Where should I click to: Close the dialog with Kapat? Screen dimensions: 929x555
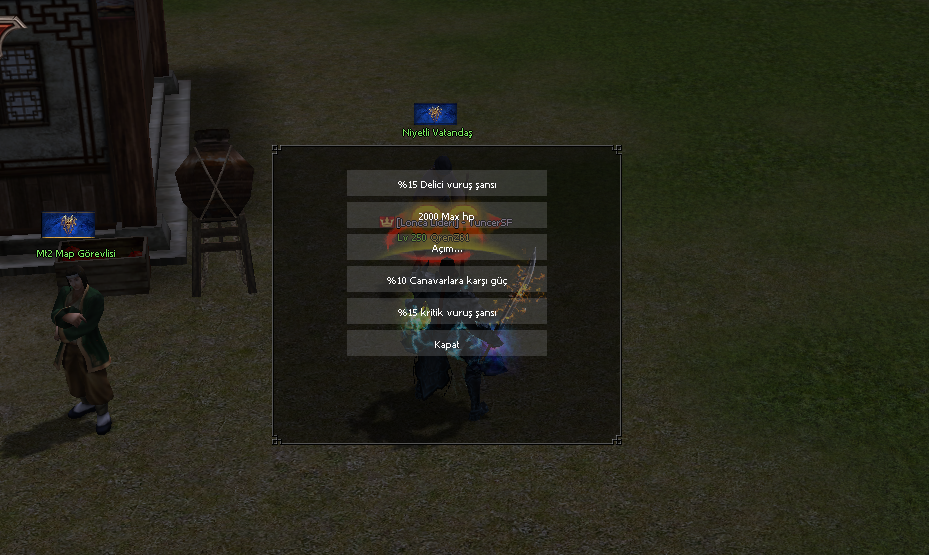[x=446, y=344]
